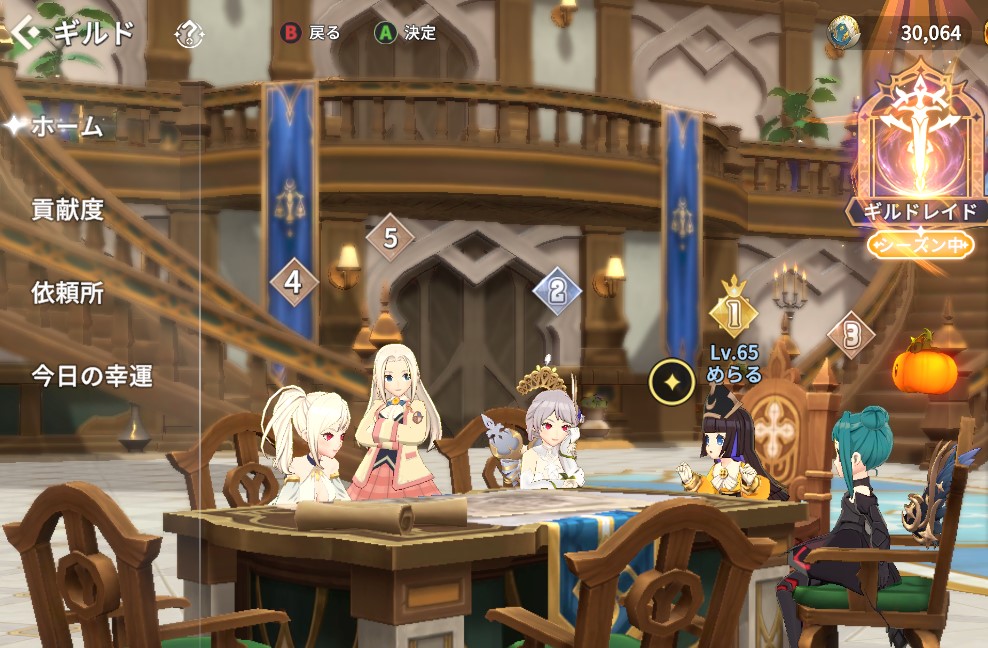This screenshot has height=648, width=988.
Task: Select the rank 2 member marker
Action: tap(557, 290)
